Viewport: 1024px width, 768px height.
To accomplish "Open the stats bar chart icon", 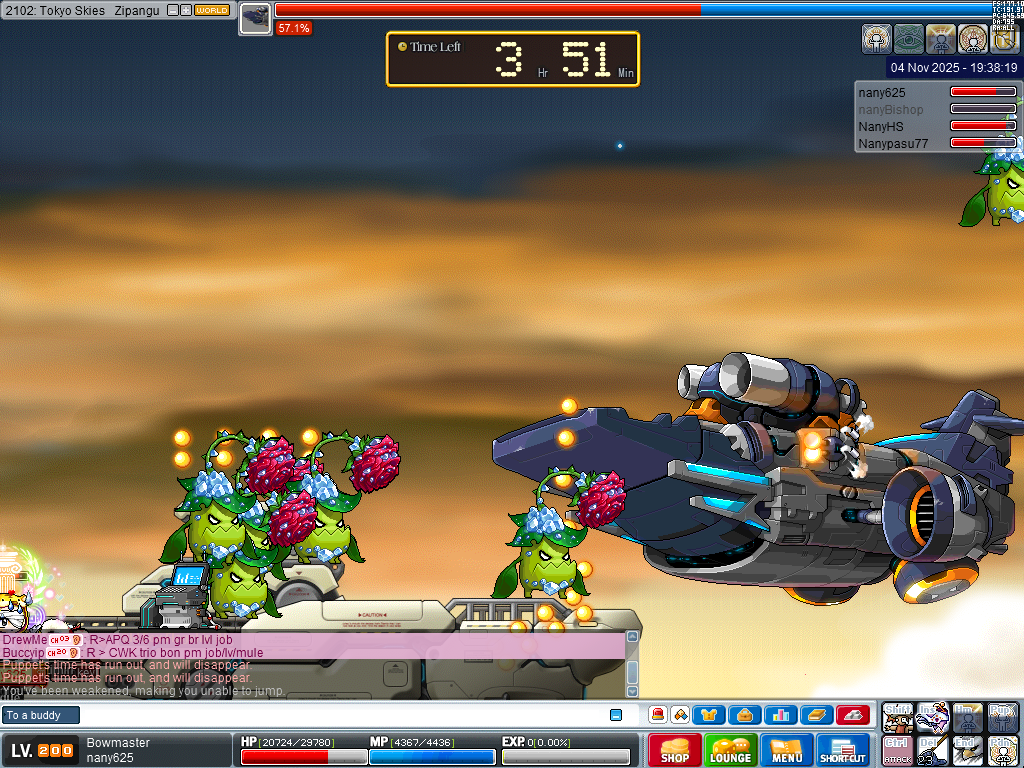I will tap(780, 715).
